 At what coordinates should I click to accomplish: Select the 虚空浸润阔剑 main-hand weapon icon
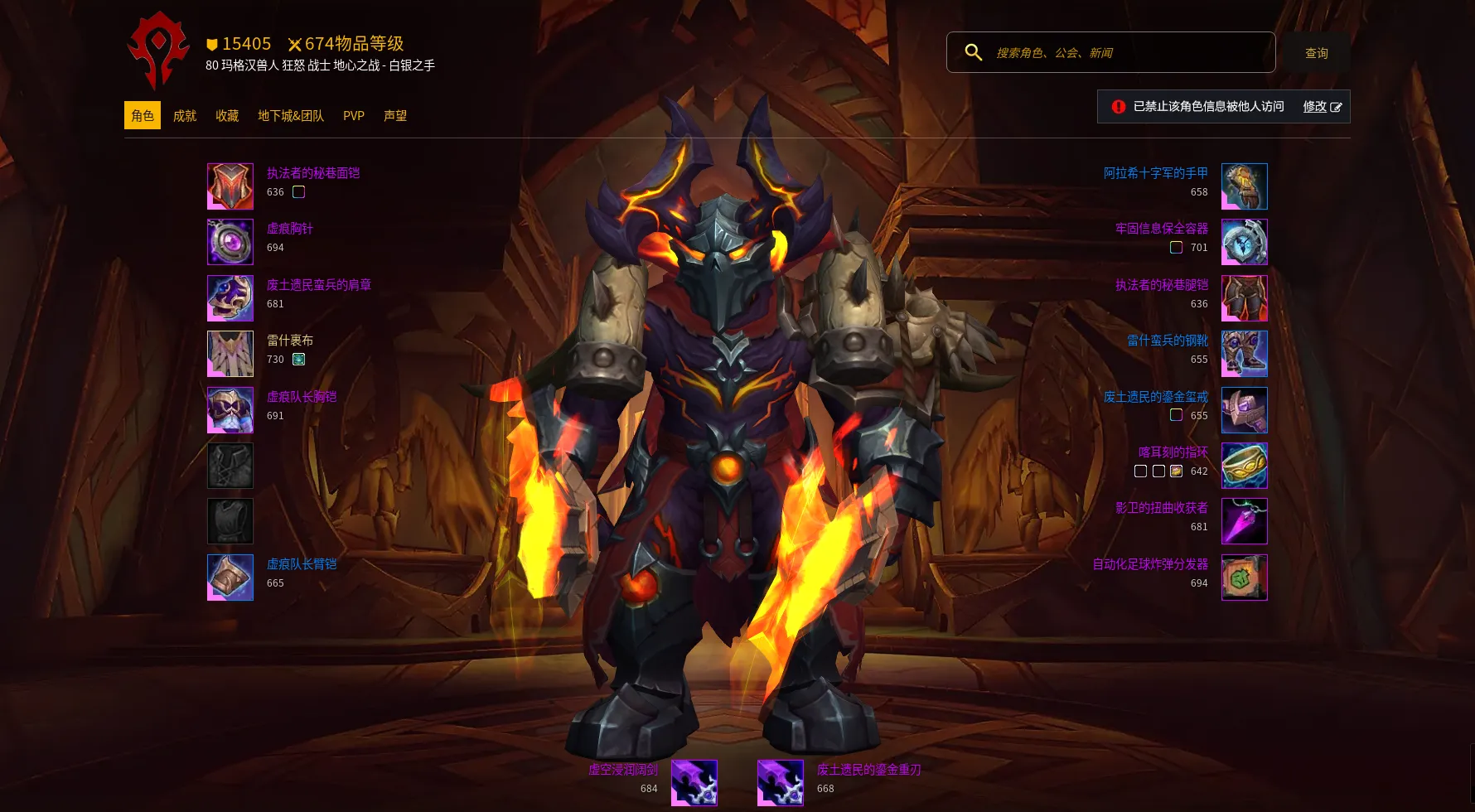(x=694, y=783)
